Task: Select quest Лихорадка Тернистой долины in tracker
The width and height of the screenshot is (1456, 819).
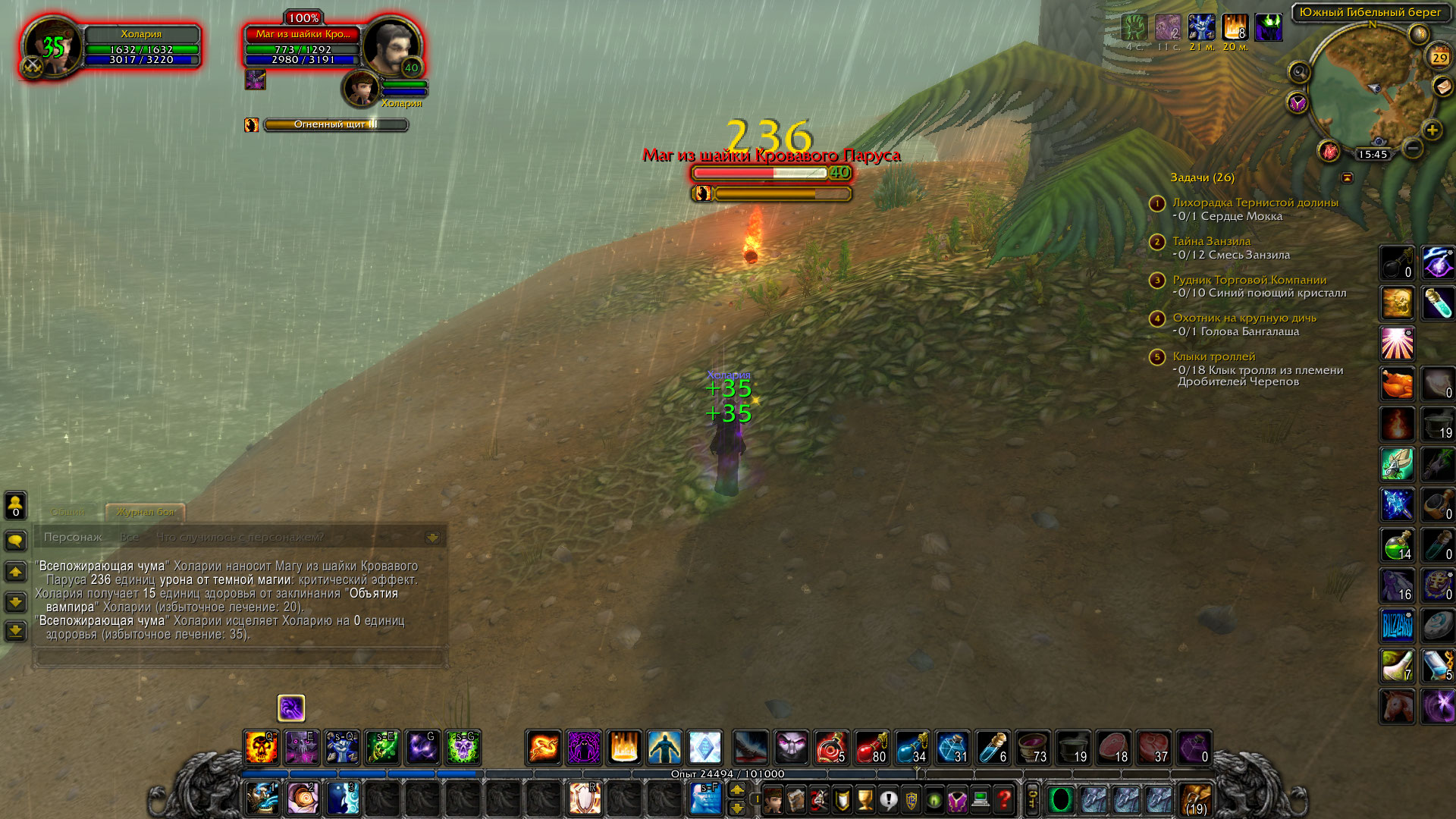Action: (1255, 202)
